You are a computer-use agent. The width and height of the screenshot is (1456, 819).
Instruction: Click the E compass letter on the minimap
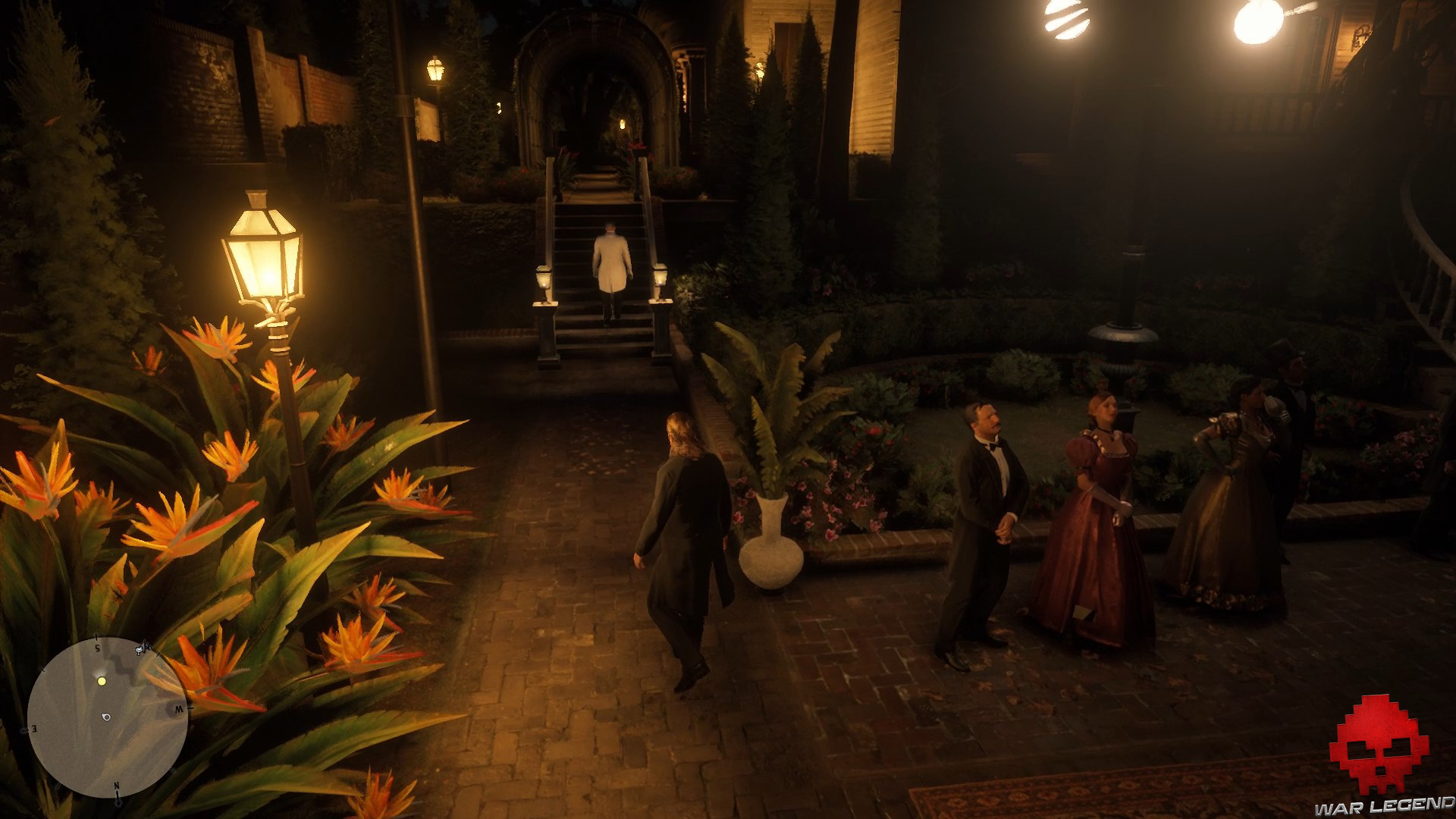coord(35,729)
